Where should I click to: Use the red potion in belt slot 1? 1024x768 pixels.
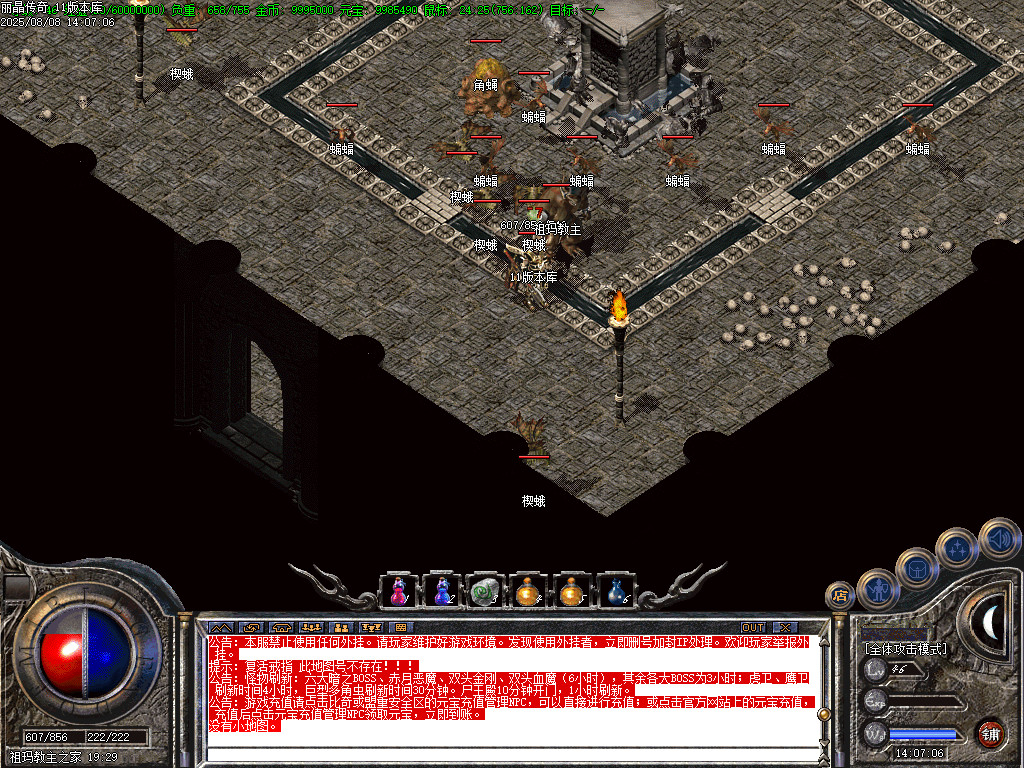[x=398, y=591]
